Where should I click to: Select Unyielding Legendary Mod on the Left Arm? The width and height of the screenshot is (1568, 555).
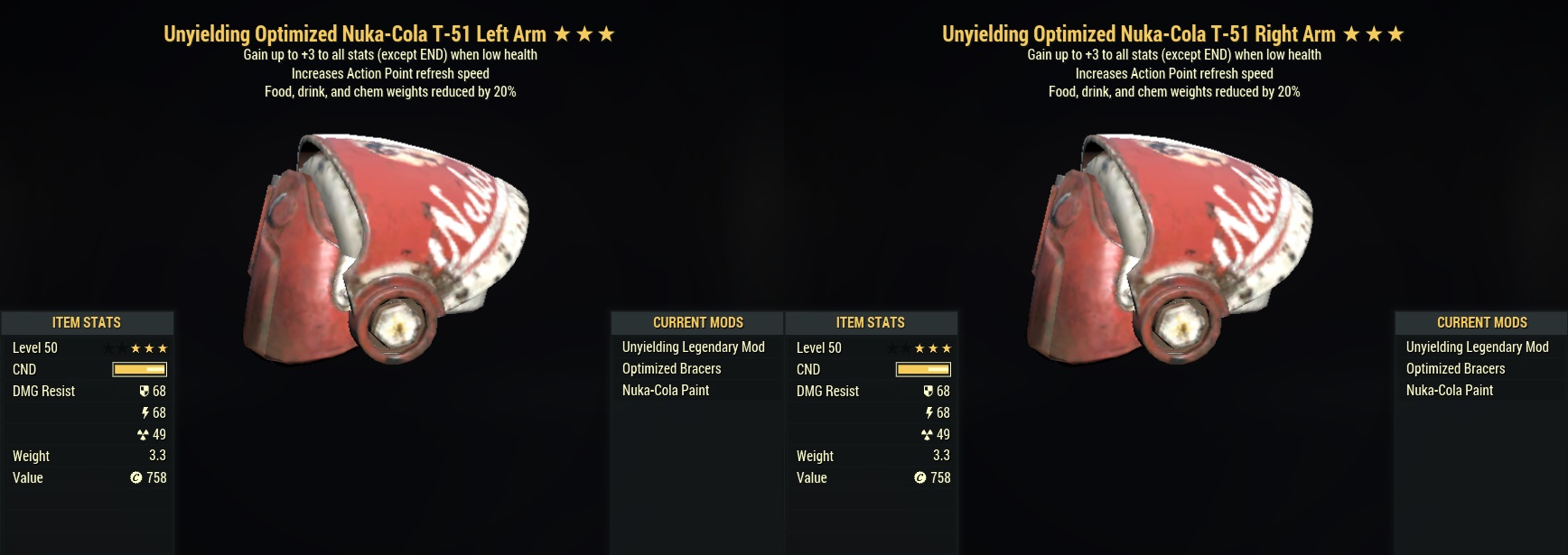(x=693, y=347)
